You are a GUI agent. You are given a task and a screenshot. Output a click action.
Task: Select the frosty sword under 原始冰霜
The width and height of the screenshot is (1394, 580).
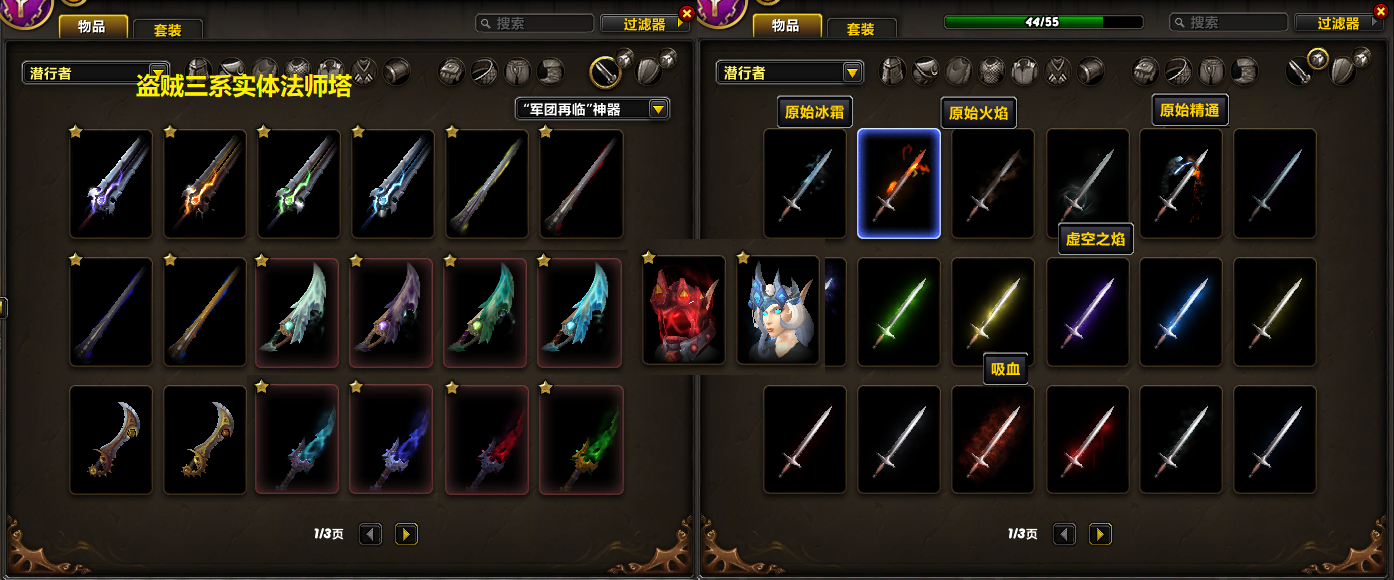[804, 184]
